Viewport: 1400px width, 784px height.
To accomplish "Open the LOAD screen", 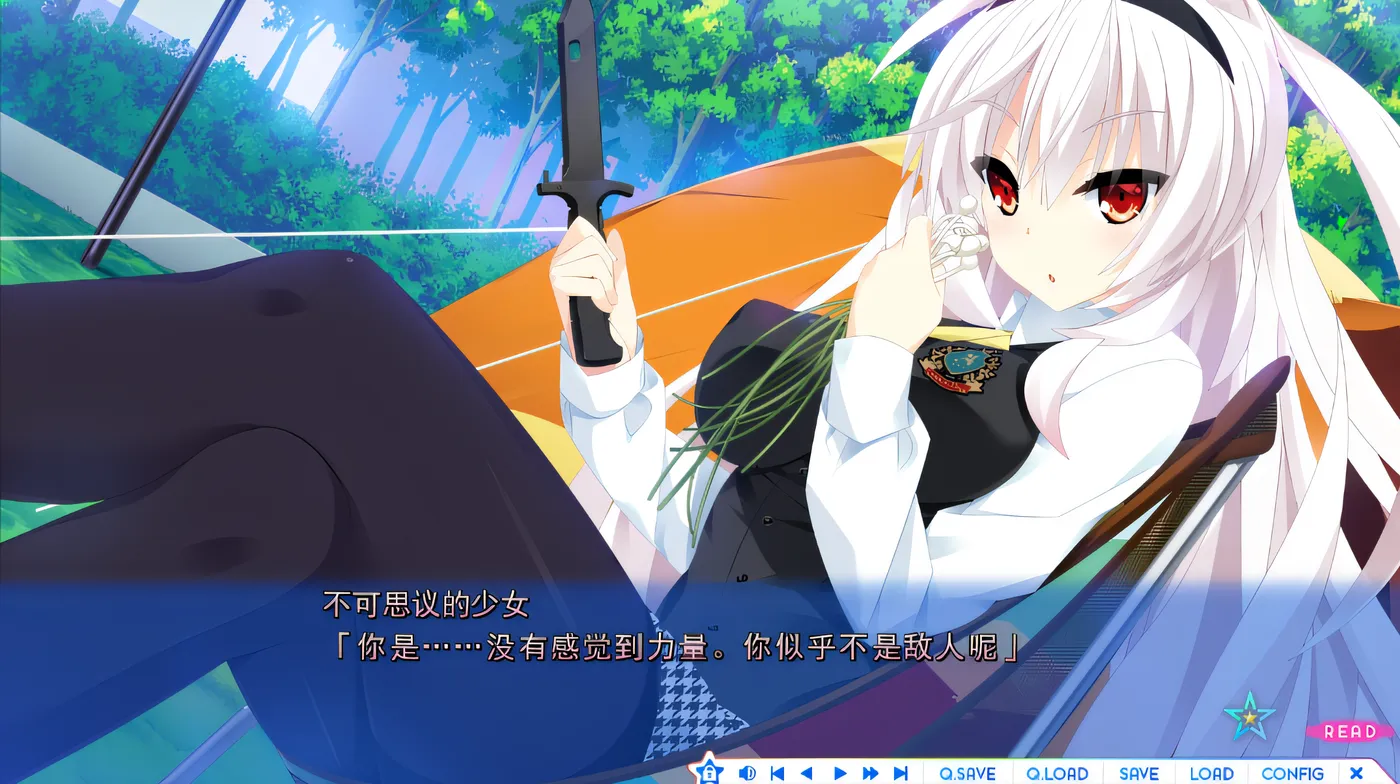I will pyautogui.click(x=1211, y=773).
